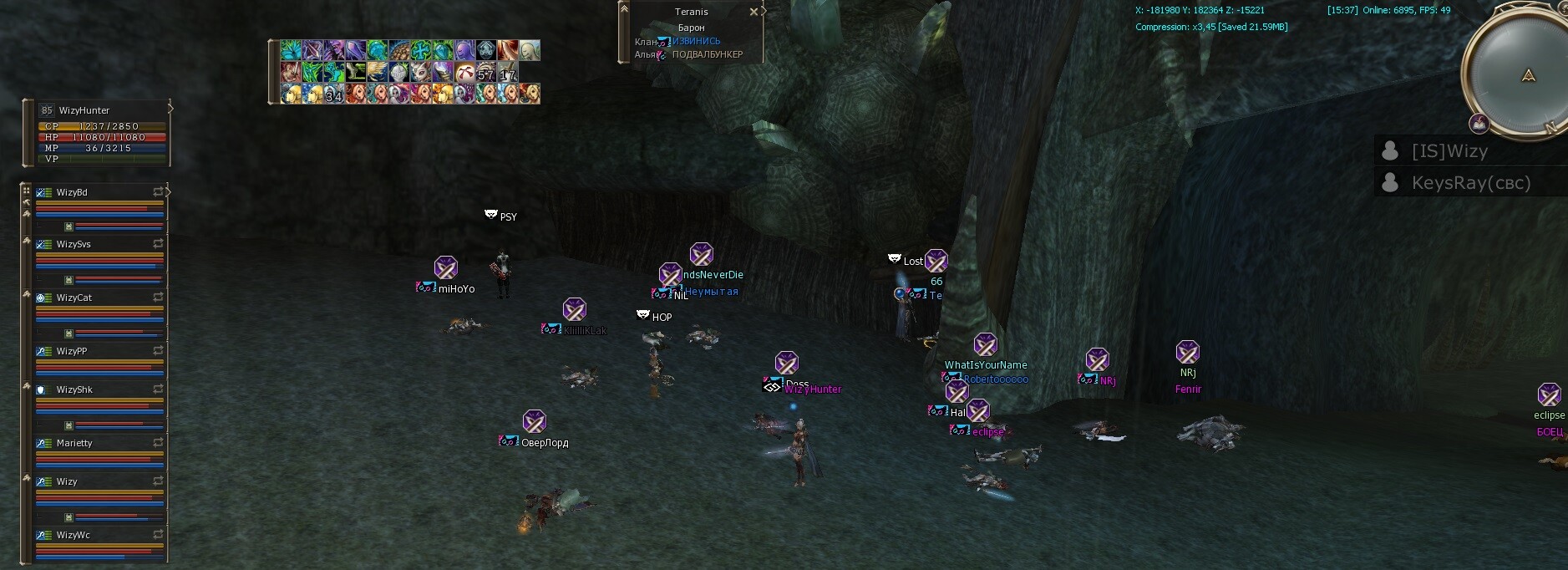Click the white cat buff icon

tap(421, 72)
